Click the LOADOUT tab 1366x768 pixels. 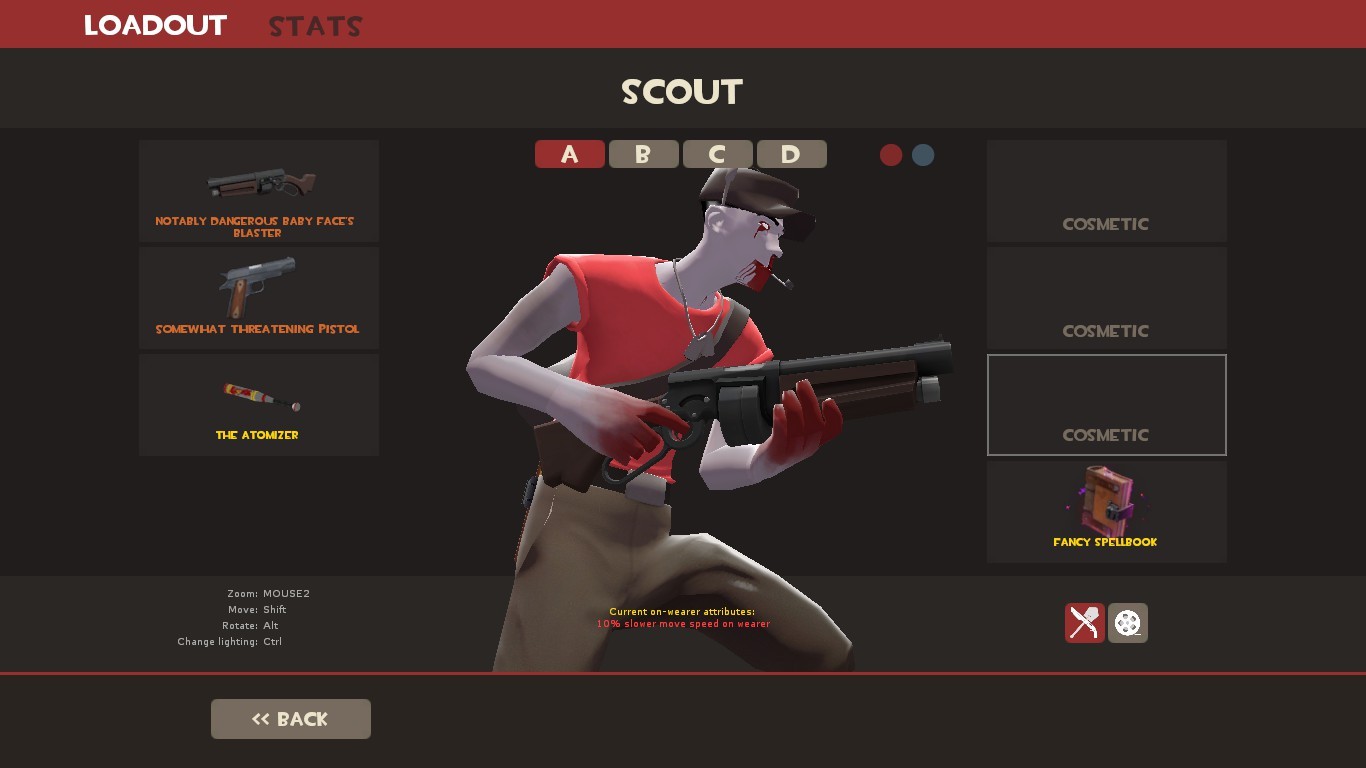tap(155, 26)
